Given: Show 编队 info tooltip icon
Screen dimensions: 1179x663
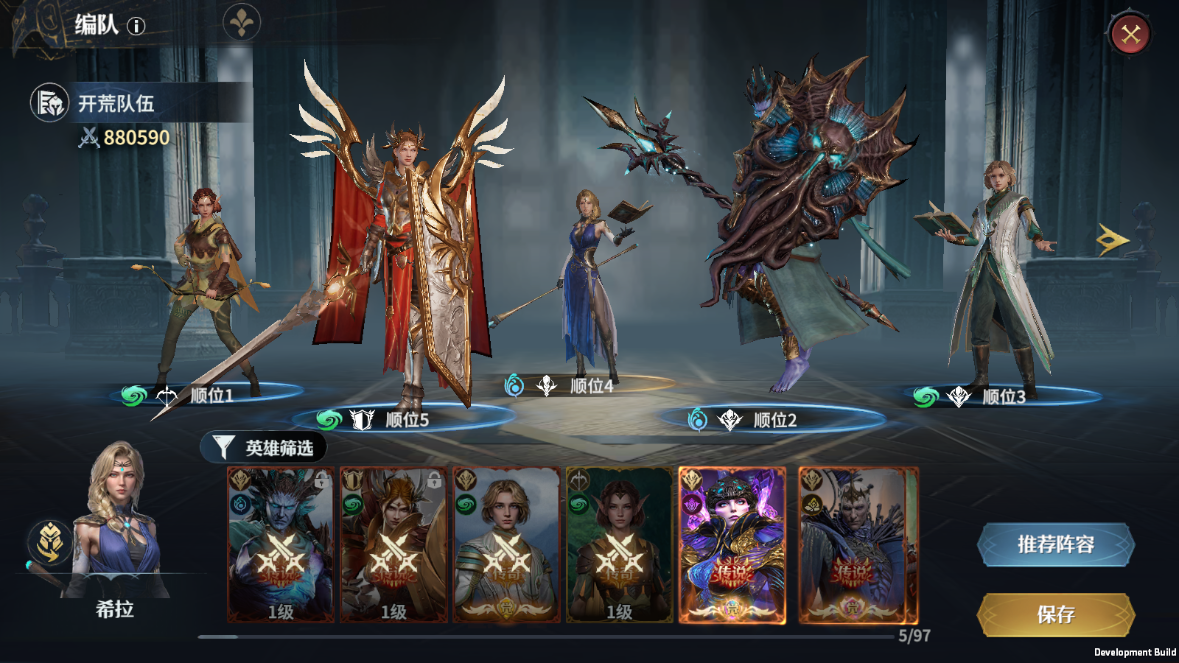Looking at the screenshot, I should point(136,26).
